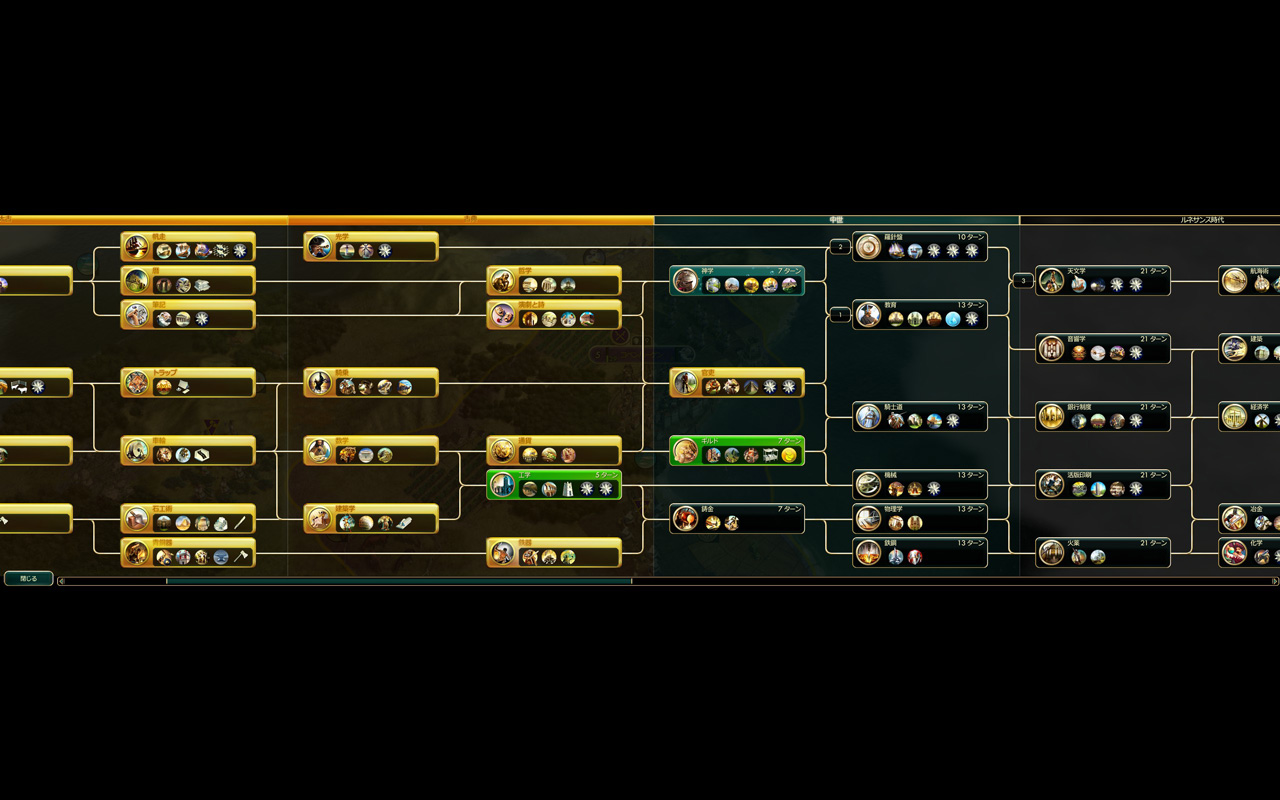Click the horizontal scrollbar's right arrow
1280x800 pixels.
tap(1275, 581)
